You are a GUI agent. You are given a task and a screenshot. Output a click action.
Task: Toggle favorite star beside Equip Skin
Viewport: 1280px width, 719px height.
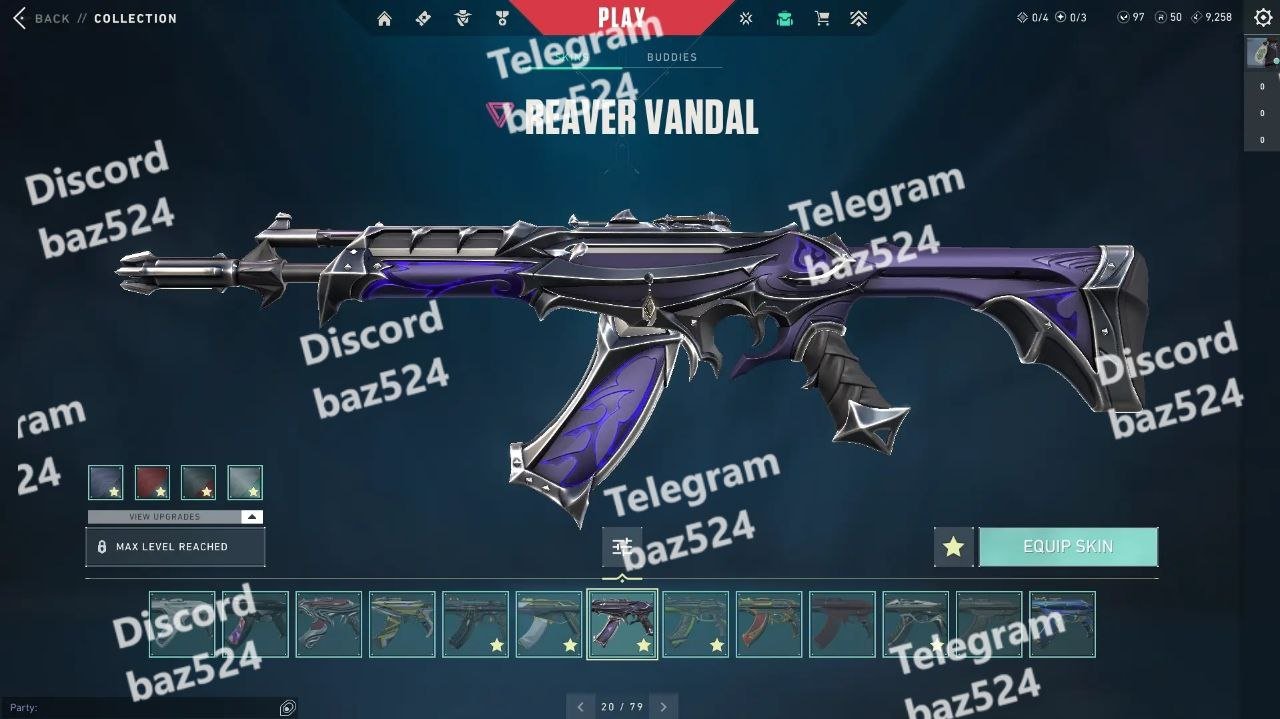(x=953, y=547)
